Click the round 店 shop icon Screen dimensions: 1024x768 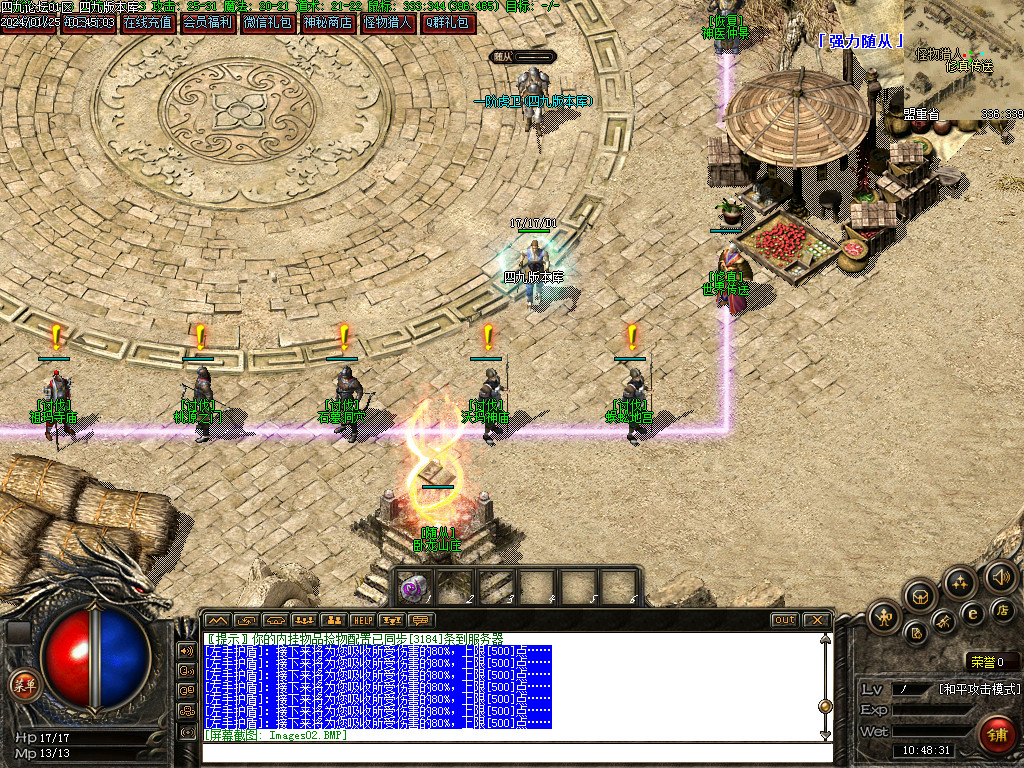tap(1001, 610)
